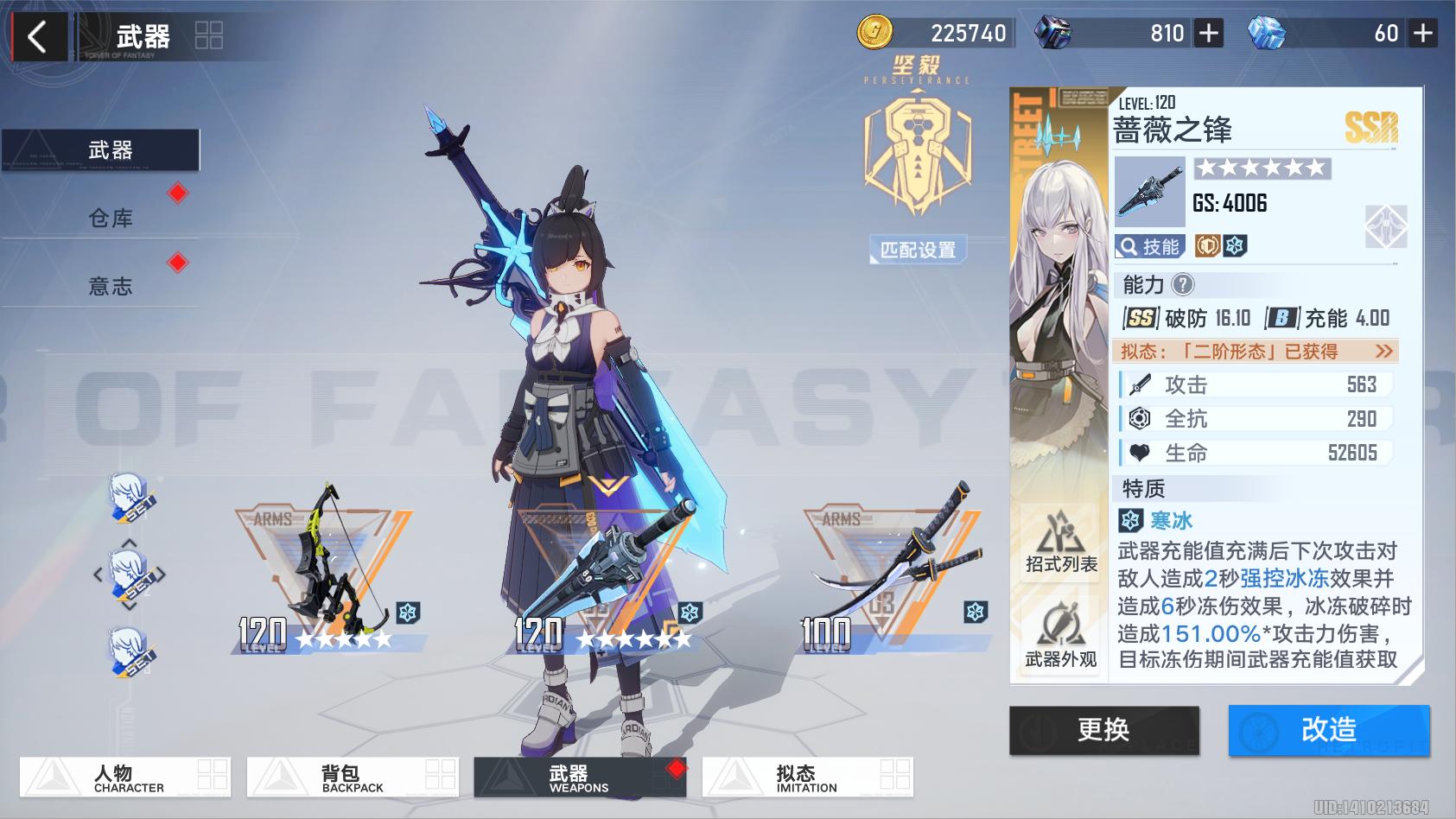Screen dimensions: 1456x819
Task: Show the 能力 help question mark
Action: (x=1183, y=284)
